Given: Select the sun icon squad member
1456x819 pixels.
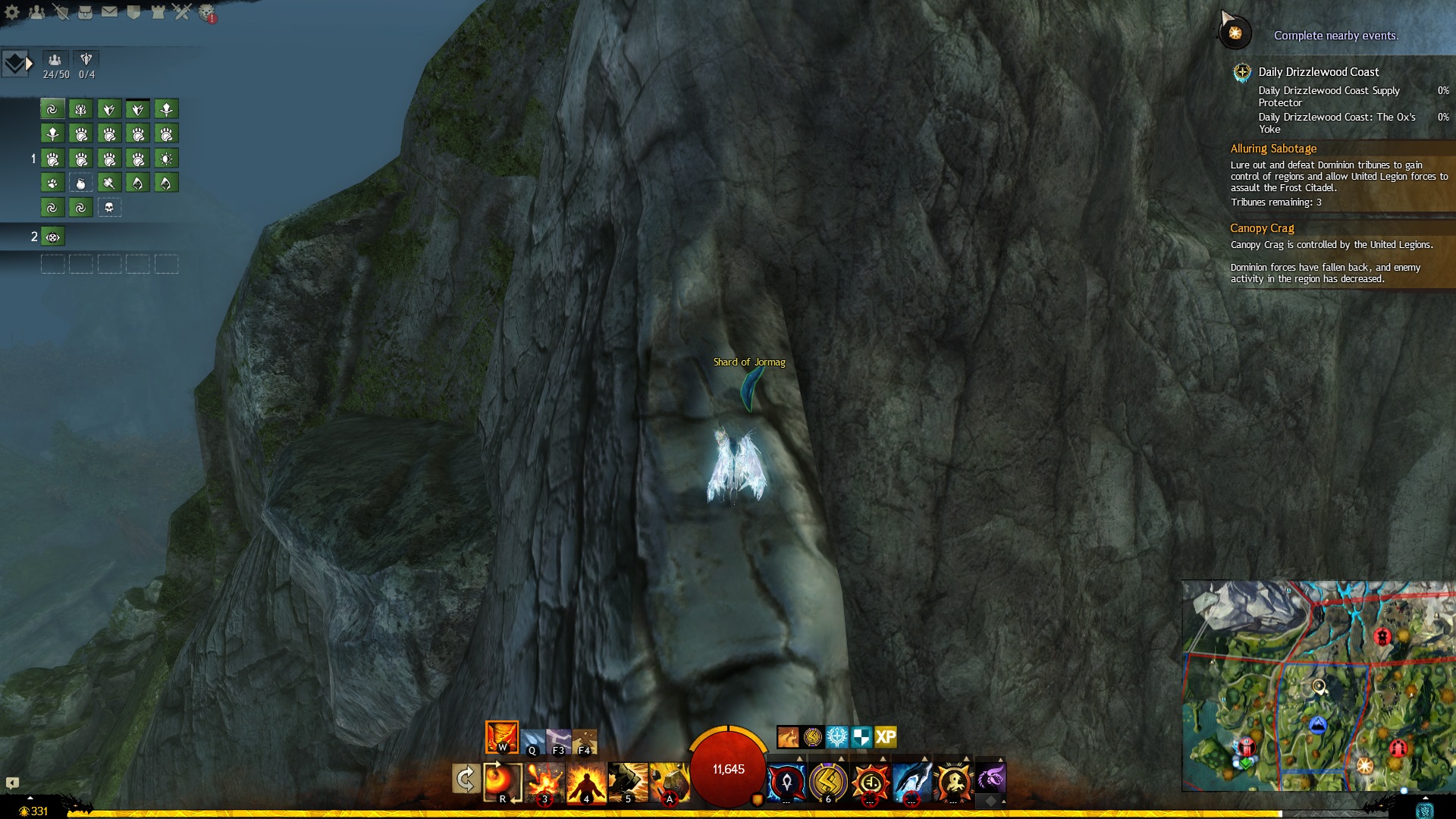Looking at the screenshot, I should tap(166, 158).
